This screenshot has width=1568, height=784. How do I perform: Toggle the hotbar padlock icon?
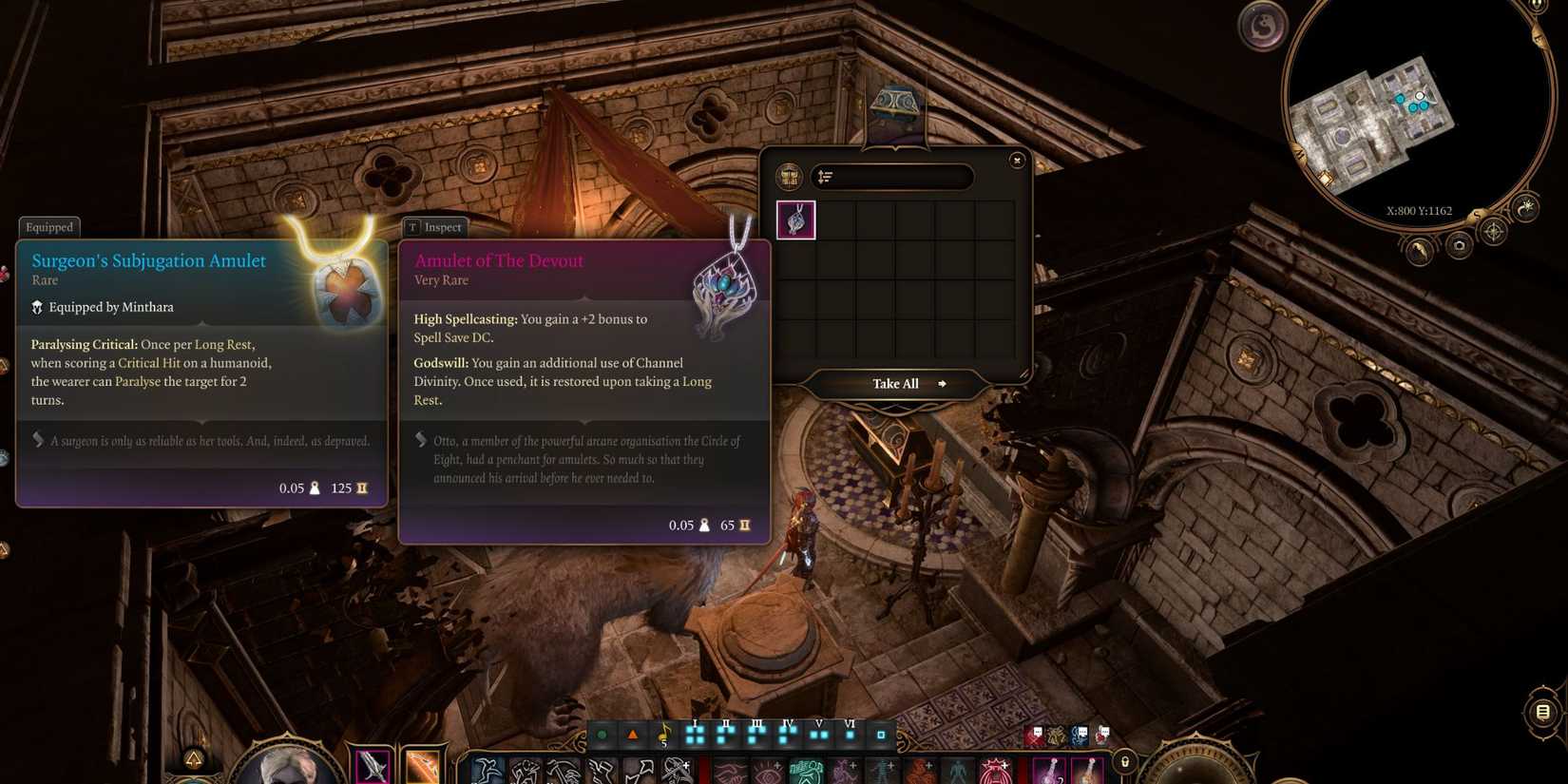point(1124,761)
